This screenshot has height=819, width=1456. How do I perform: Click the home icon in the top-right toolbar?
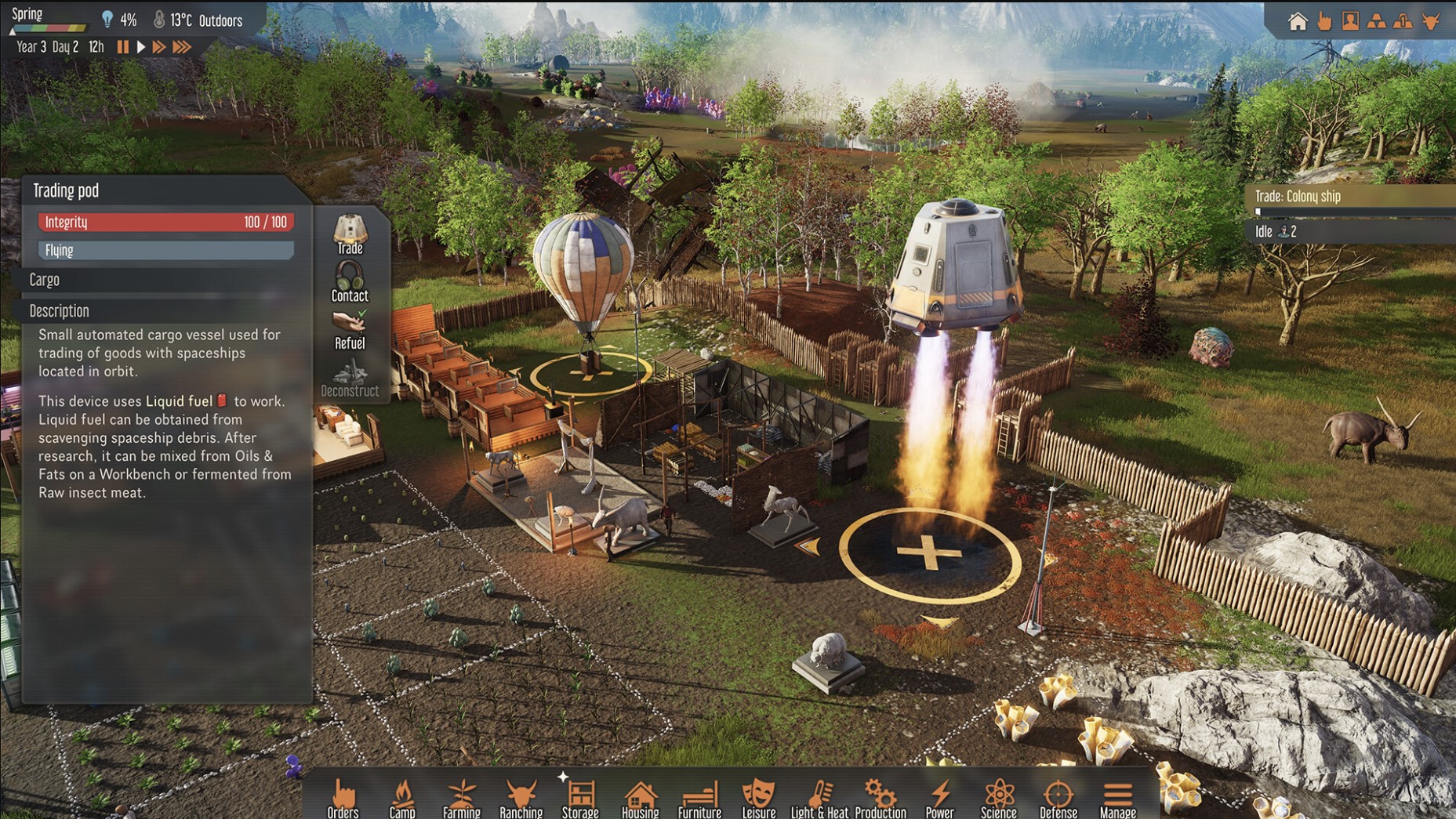1299,21
